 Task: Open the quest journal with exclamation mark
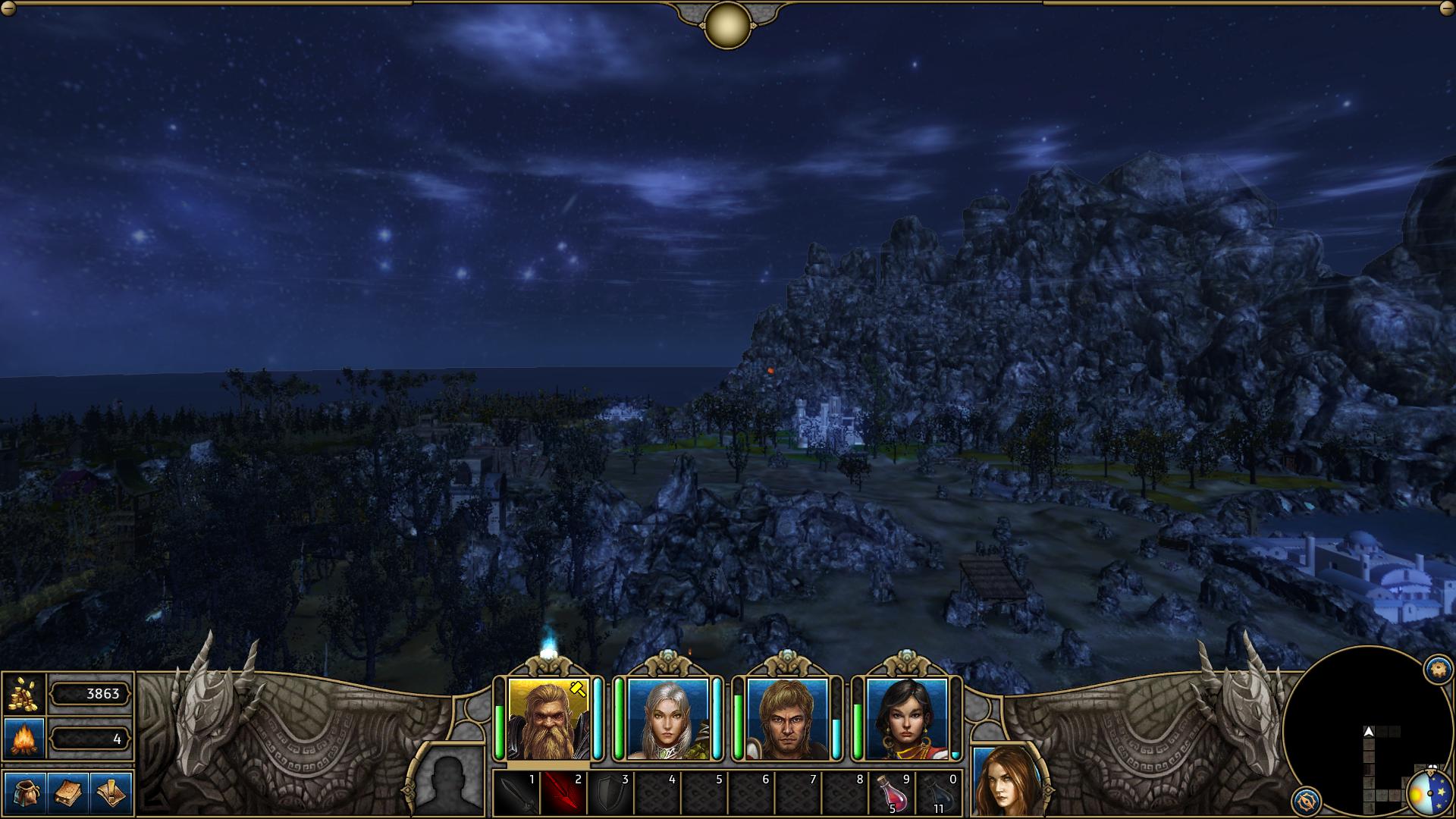[x=111, y=792]
